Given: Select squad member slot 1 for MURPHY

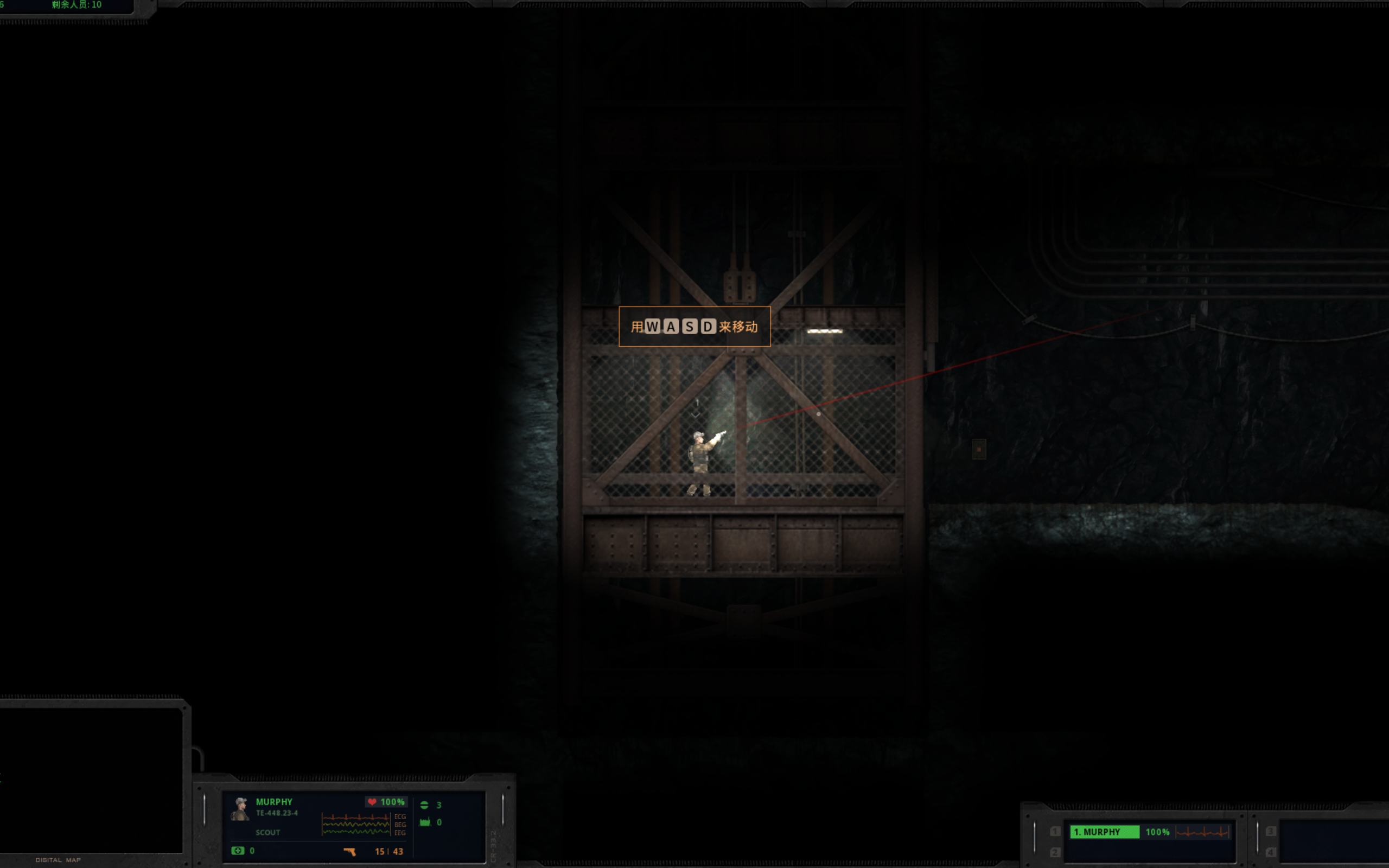Looking at the screenshot, I should click(x=1055, y=831).
